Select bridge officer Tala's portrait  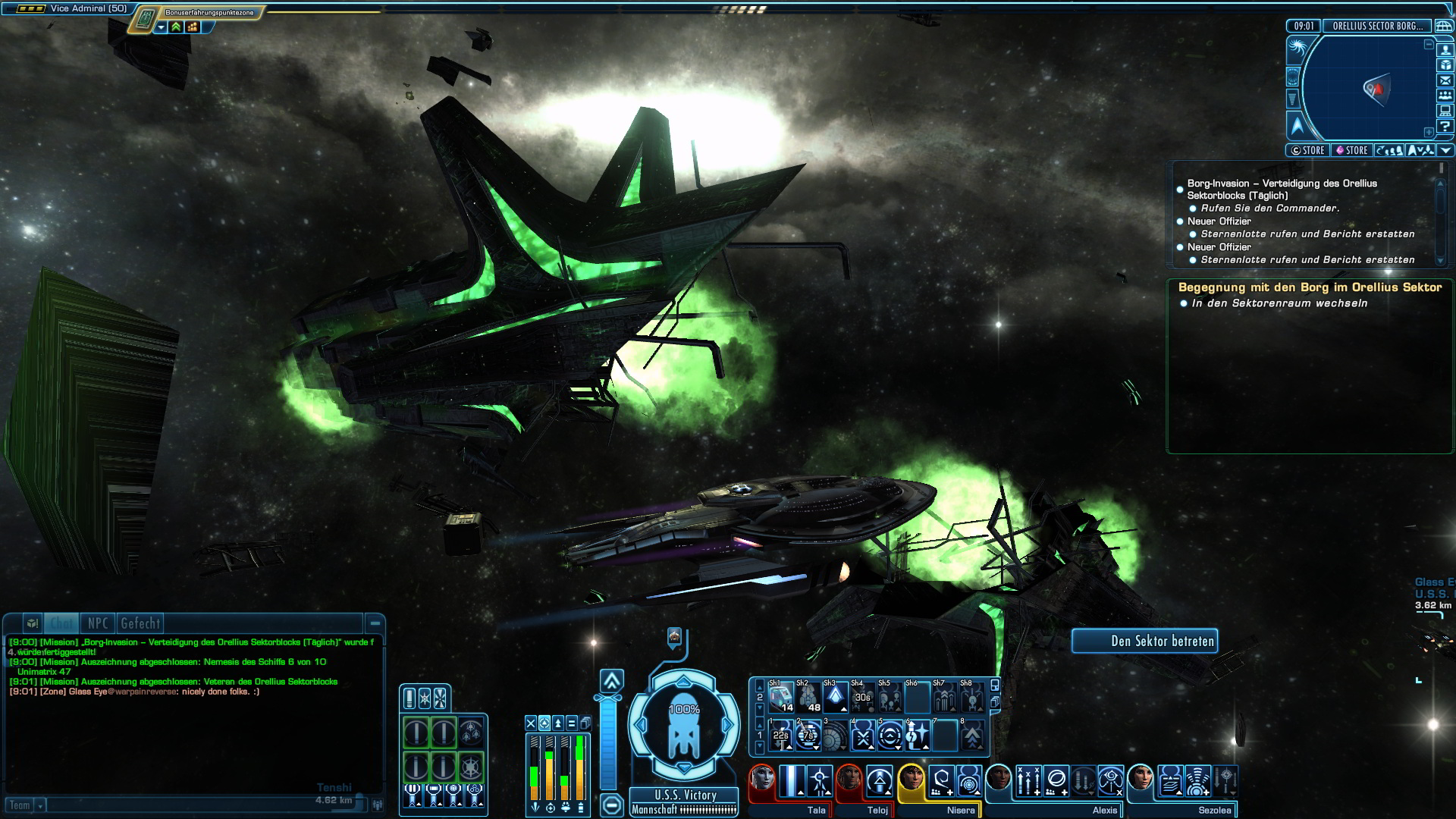[762, 779]
